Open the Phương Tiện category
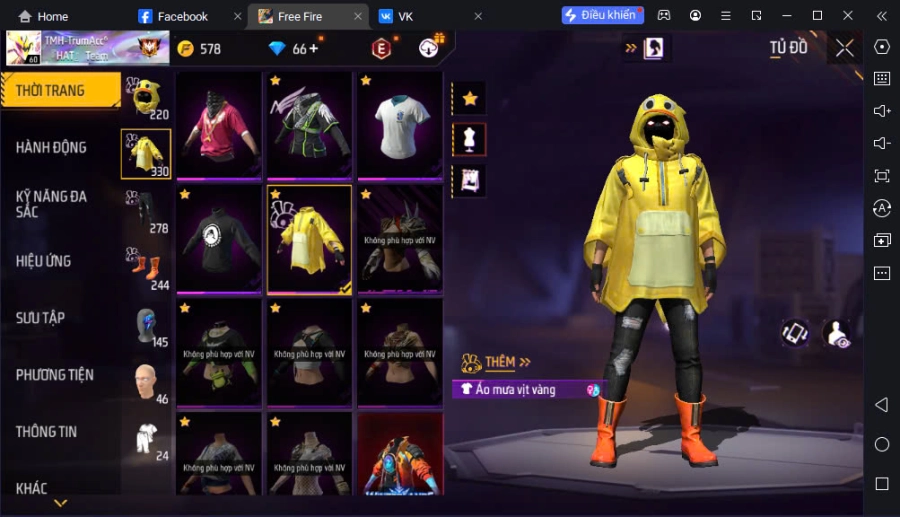This screenshot has height=517, width=900. pos(55,374)
